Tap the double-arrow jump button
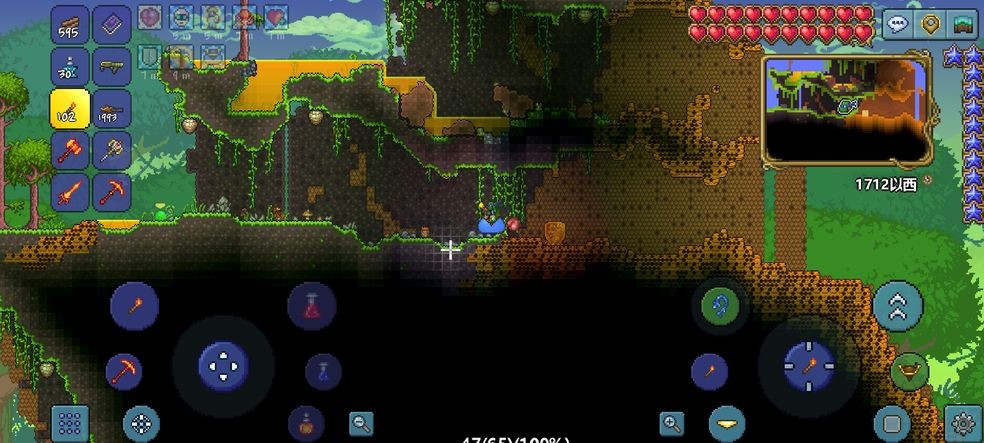This screenshot has height=443, width=984. tap(897, 305)
